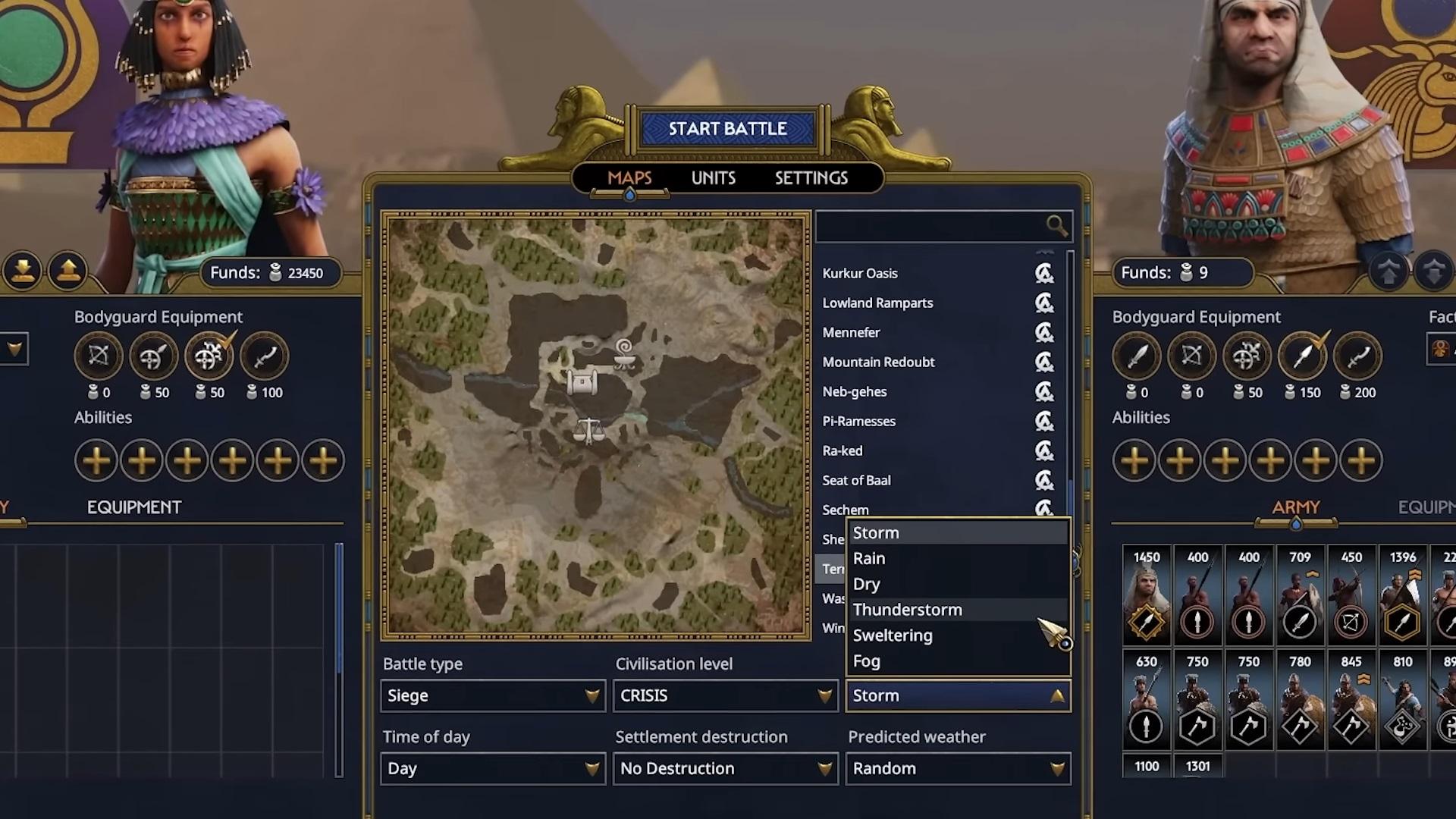
Task: Select the Thunderstorm weather option
Action: coord(907,610)
